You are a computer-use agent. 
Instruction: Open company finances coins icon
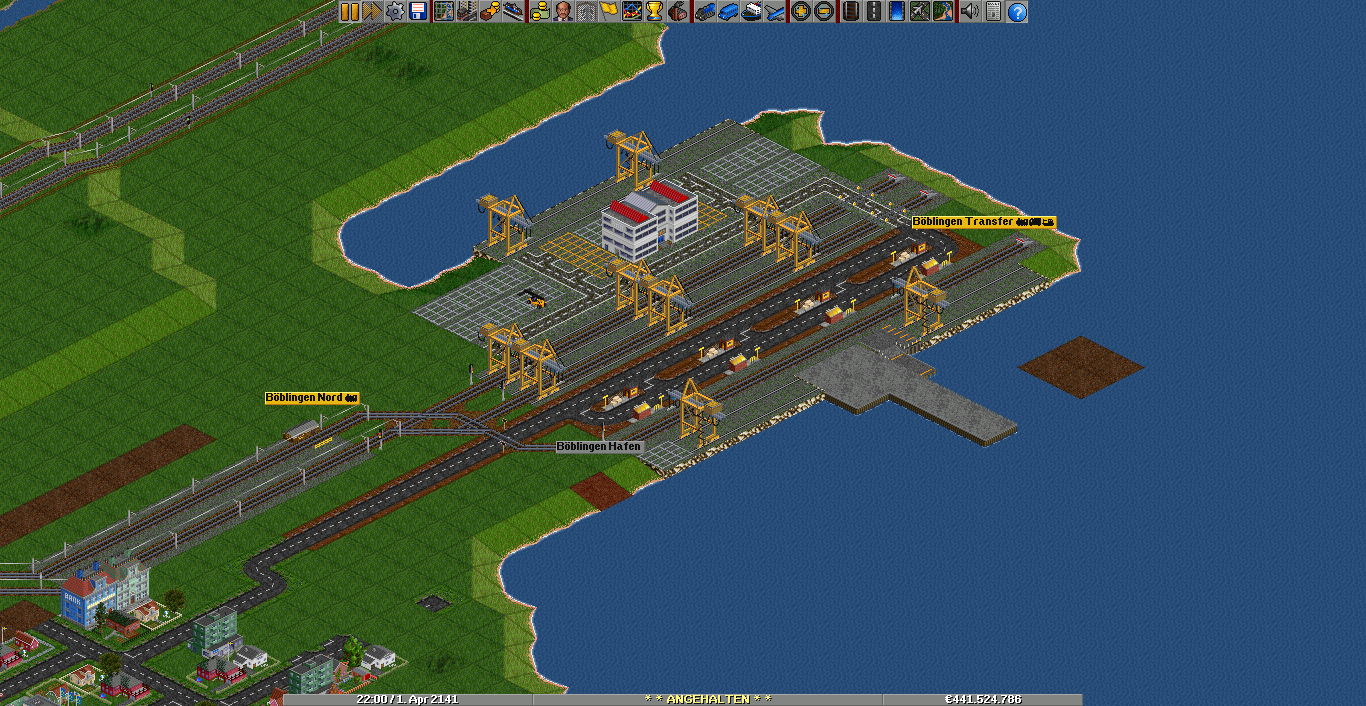540,12
